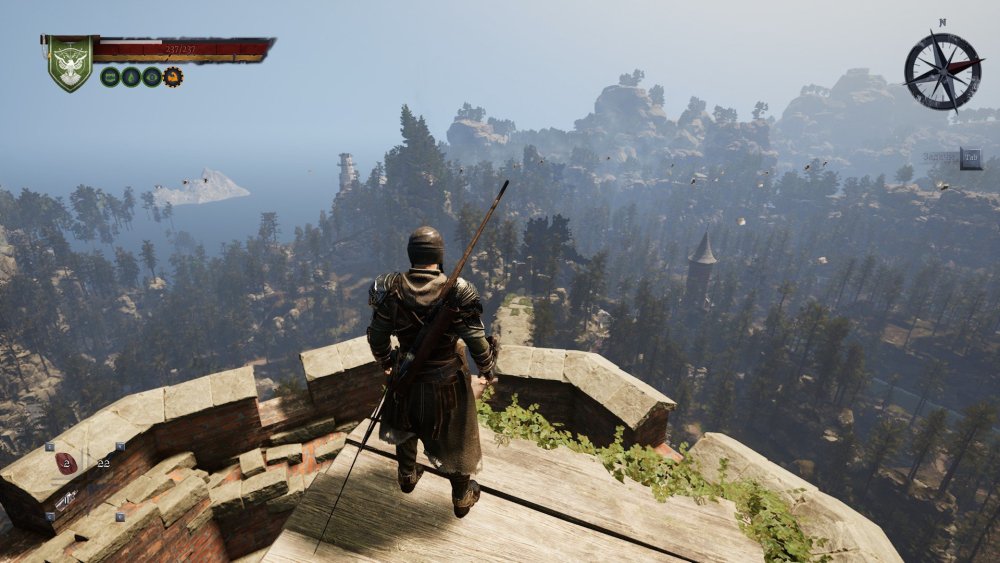This screenshot has height=563, width=1000.
Task: Click the green eagle faction banner
Action: tap(69, 63)
